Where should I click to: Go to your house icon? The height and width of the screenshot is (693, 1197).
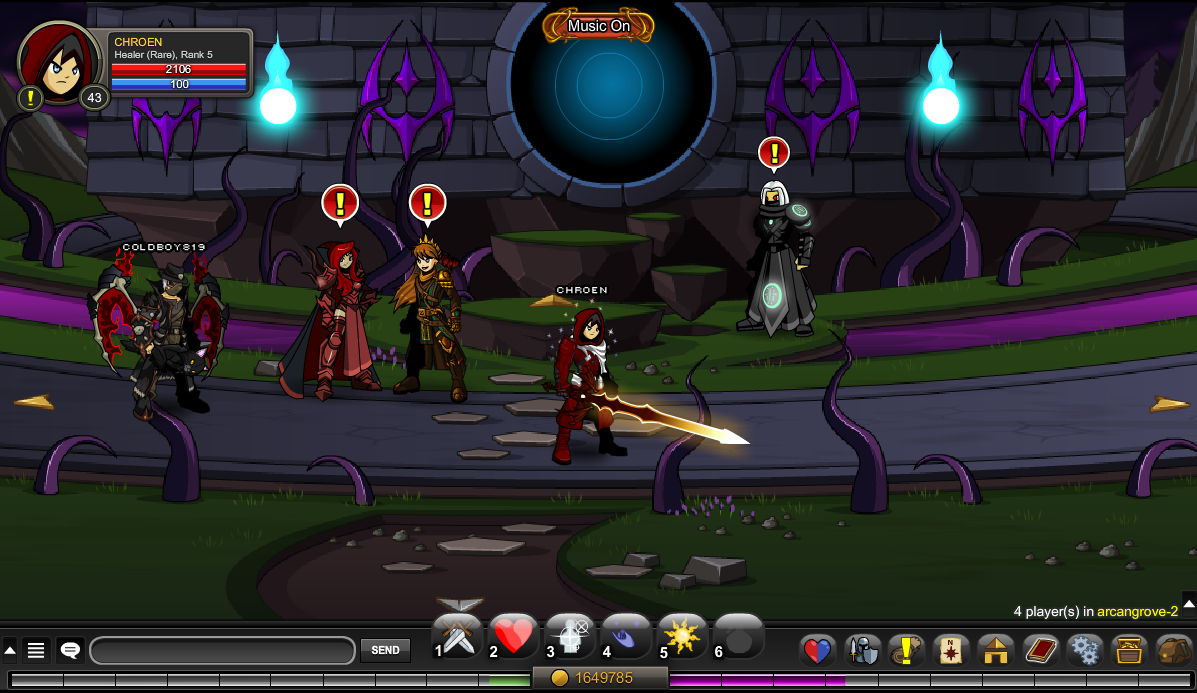coord(995,651)
